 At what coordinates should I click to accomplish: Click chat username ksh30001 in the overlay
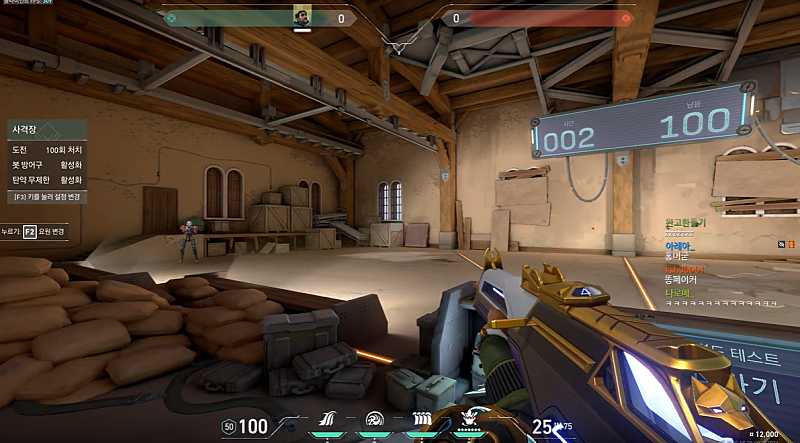(685, 269)
